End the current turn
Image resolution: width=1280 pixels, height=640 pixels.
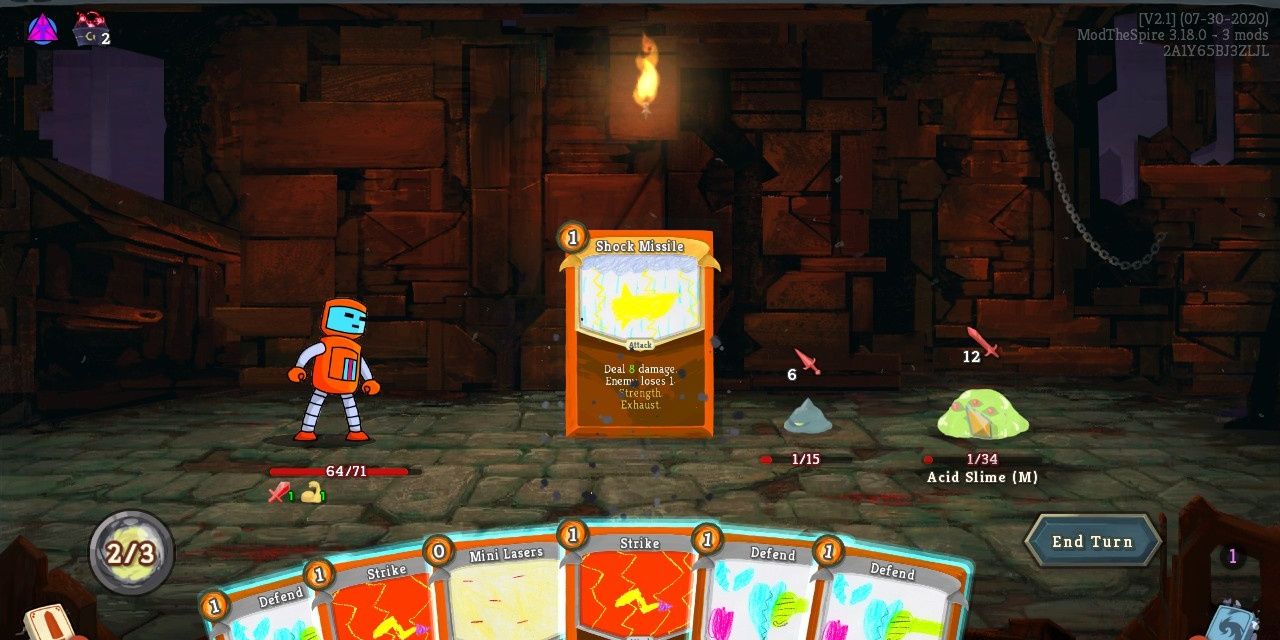tap(1092, 542)
